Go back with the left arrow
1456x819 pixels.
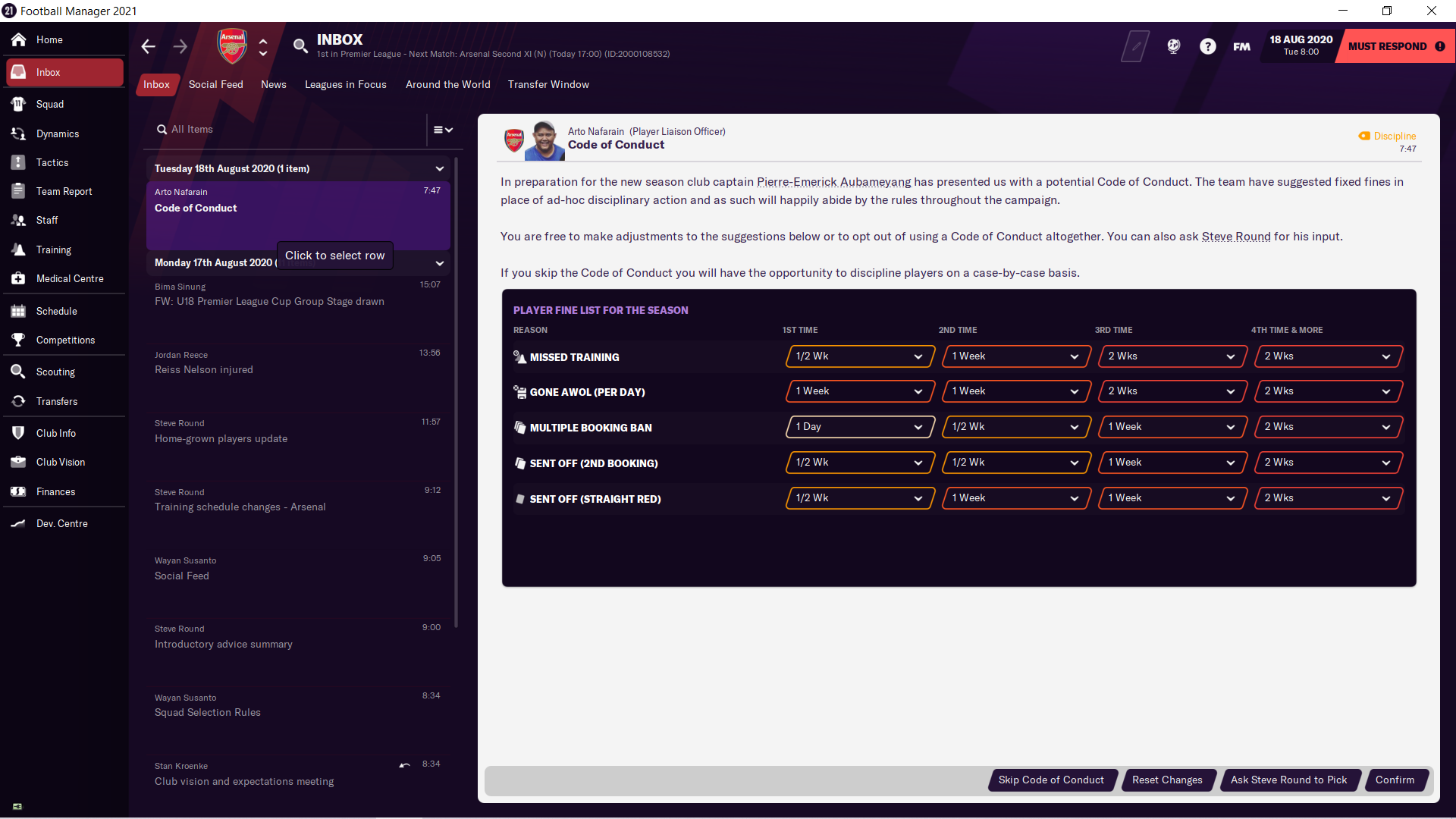149,47
